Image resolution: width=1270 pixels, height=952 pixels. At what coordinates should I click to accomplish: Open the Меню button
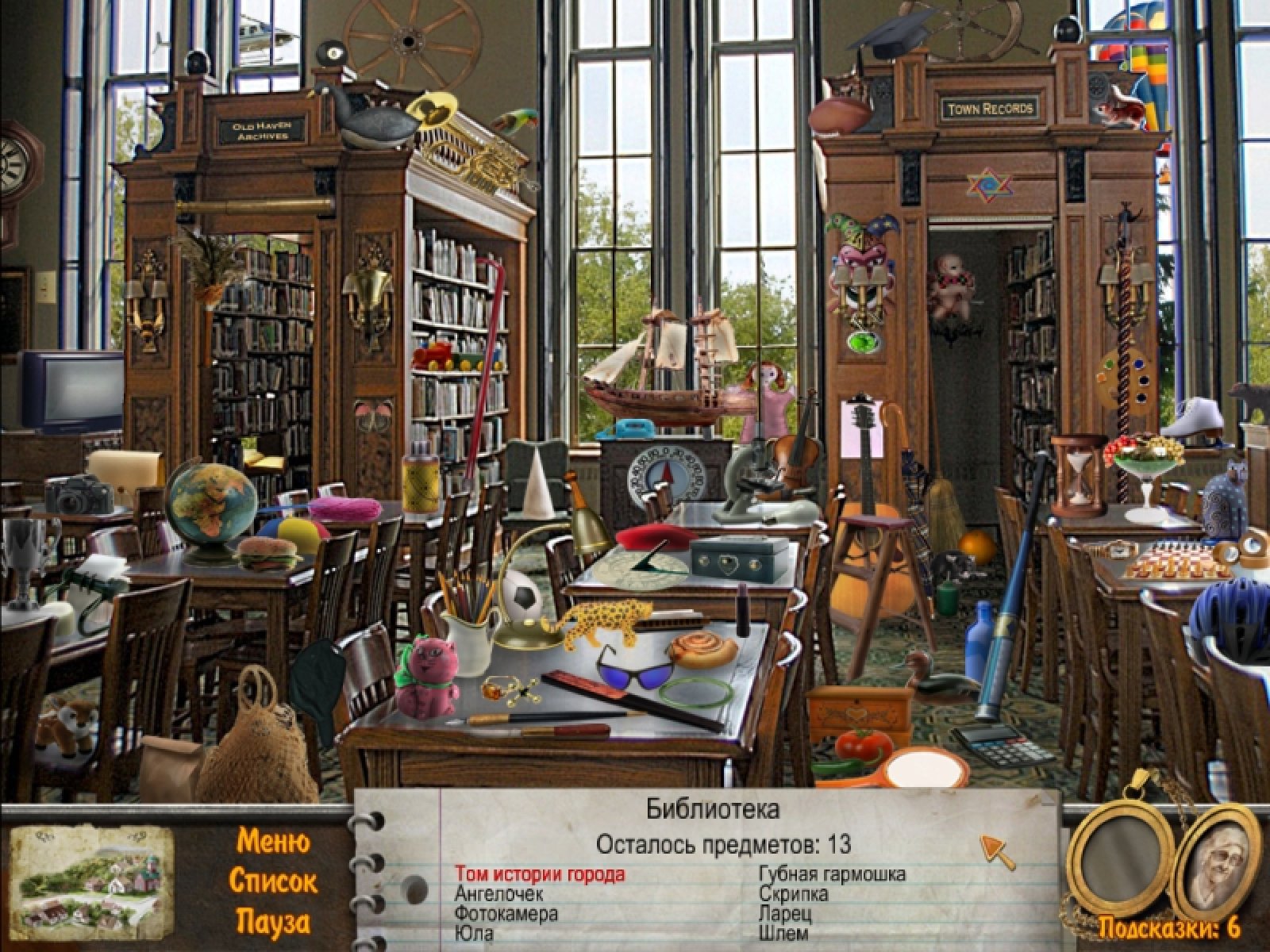(273, 840)
